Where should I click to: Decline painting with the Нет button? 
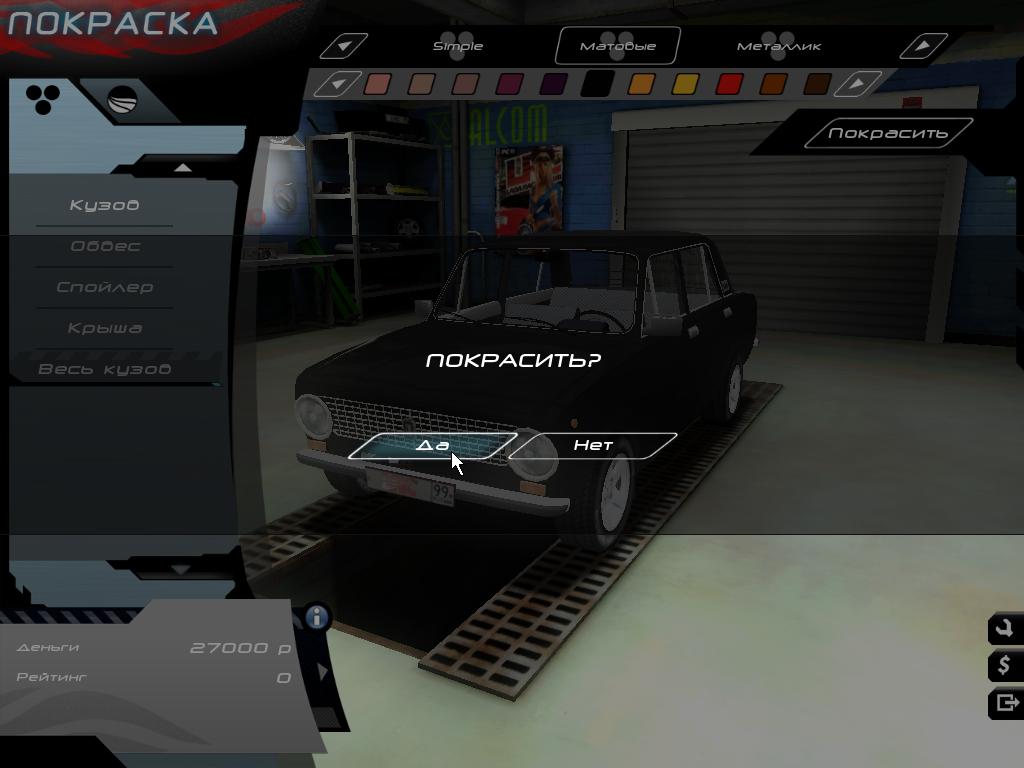(x=593, y=445)
